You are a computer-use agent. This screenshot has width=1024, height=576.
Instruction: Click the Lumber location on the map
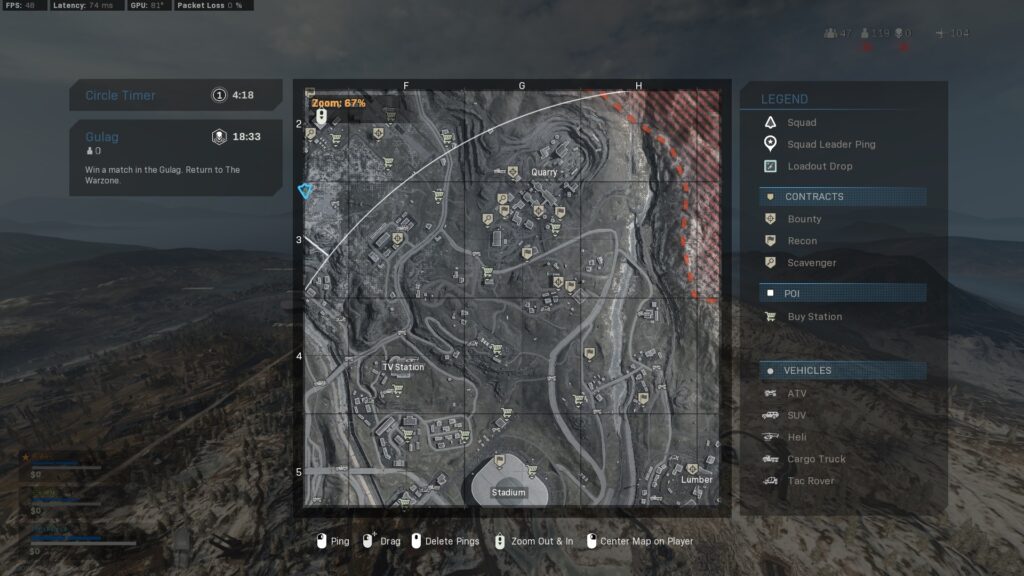tap(697, 479)
